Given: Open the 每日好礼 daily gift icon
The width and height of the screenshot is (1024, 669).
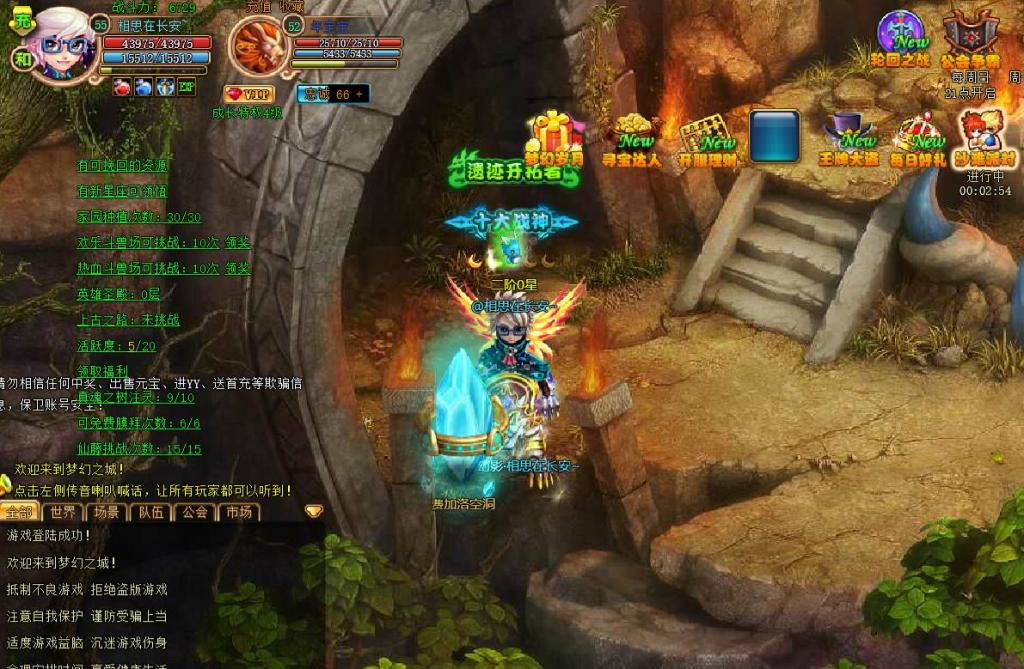Looking at the screenshot, I should click(x=918, y=139).
